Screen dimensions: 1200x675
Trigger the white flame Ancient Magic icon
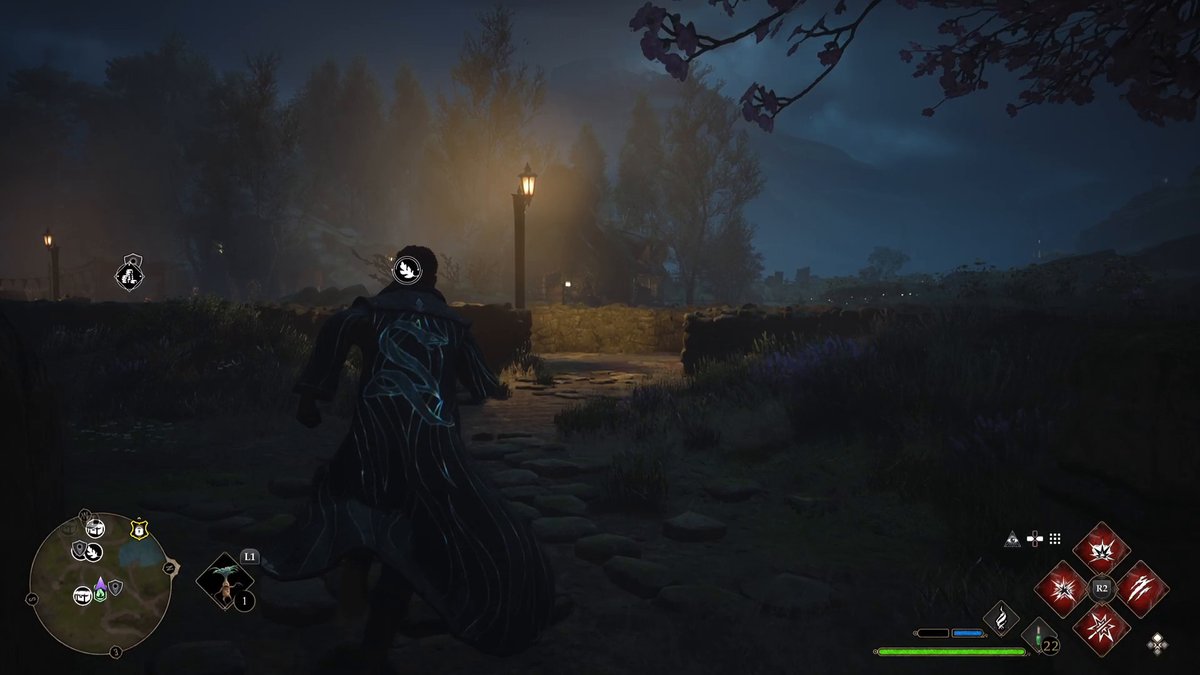point(999,620)
